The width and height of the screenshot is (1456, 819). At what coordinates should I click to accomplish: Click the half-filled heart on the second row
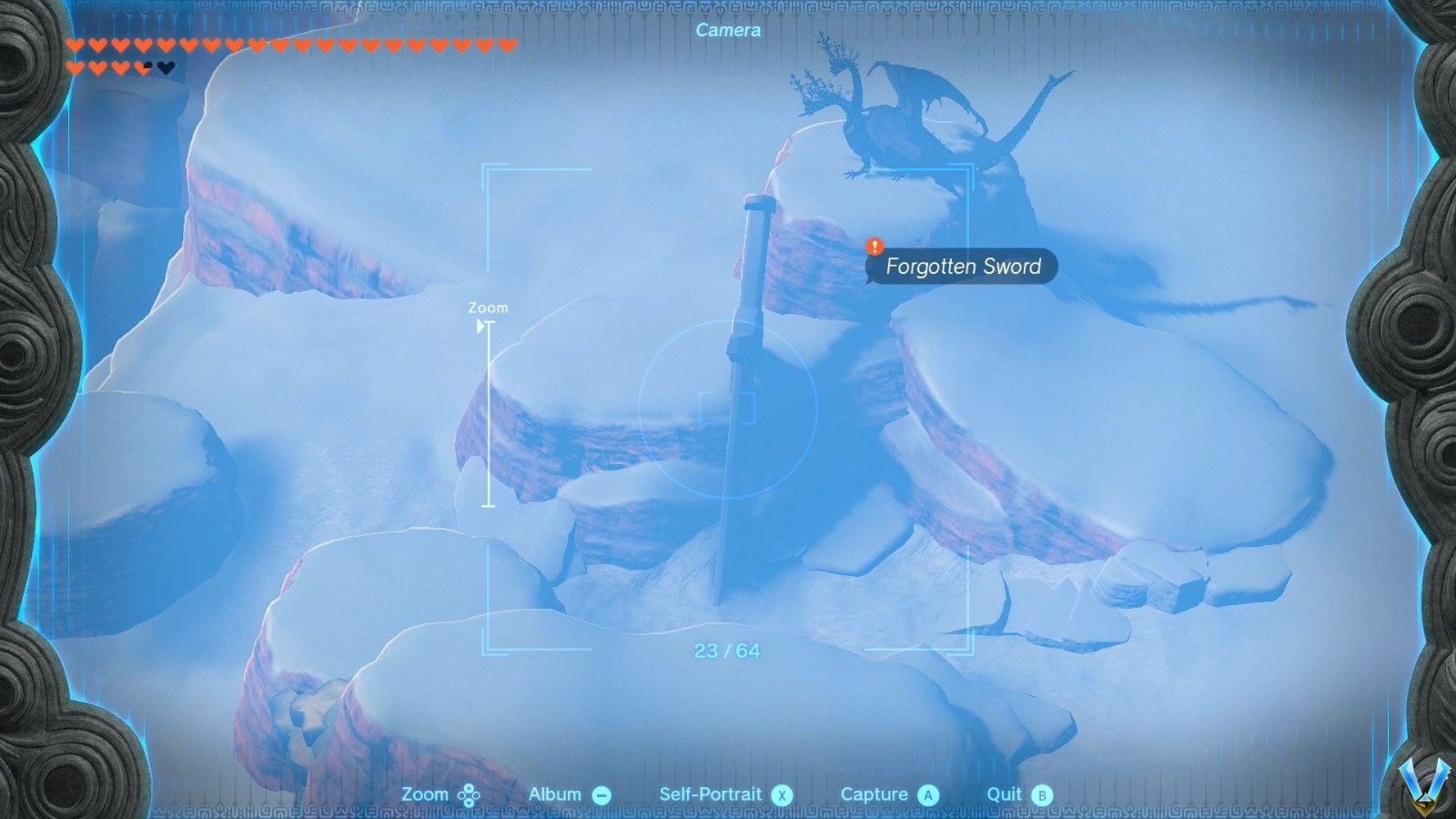click(x=143, y=67)
